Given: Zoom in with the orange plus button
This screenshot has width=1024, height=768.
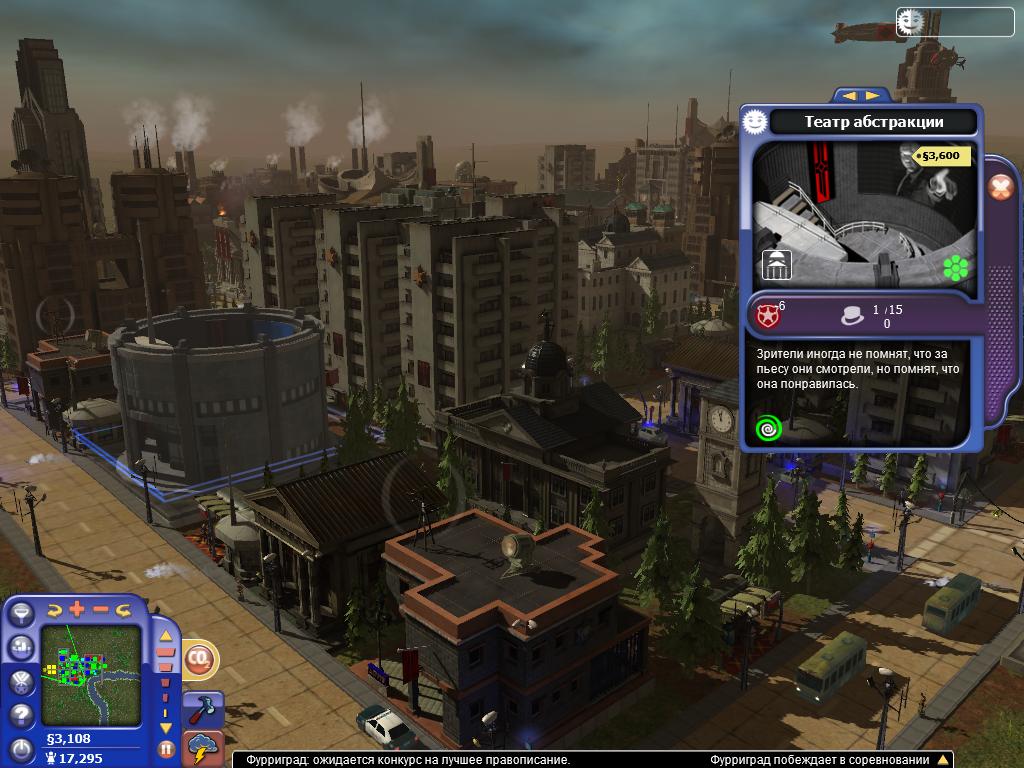Looking at the screenshot, I should pyautogui.click(x=78, y=609).
